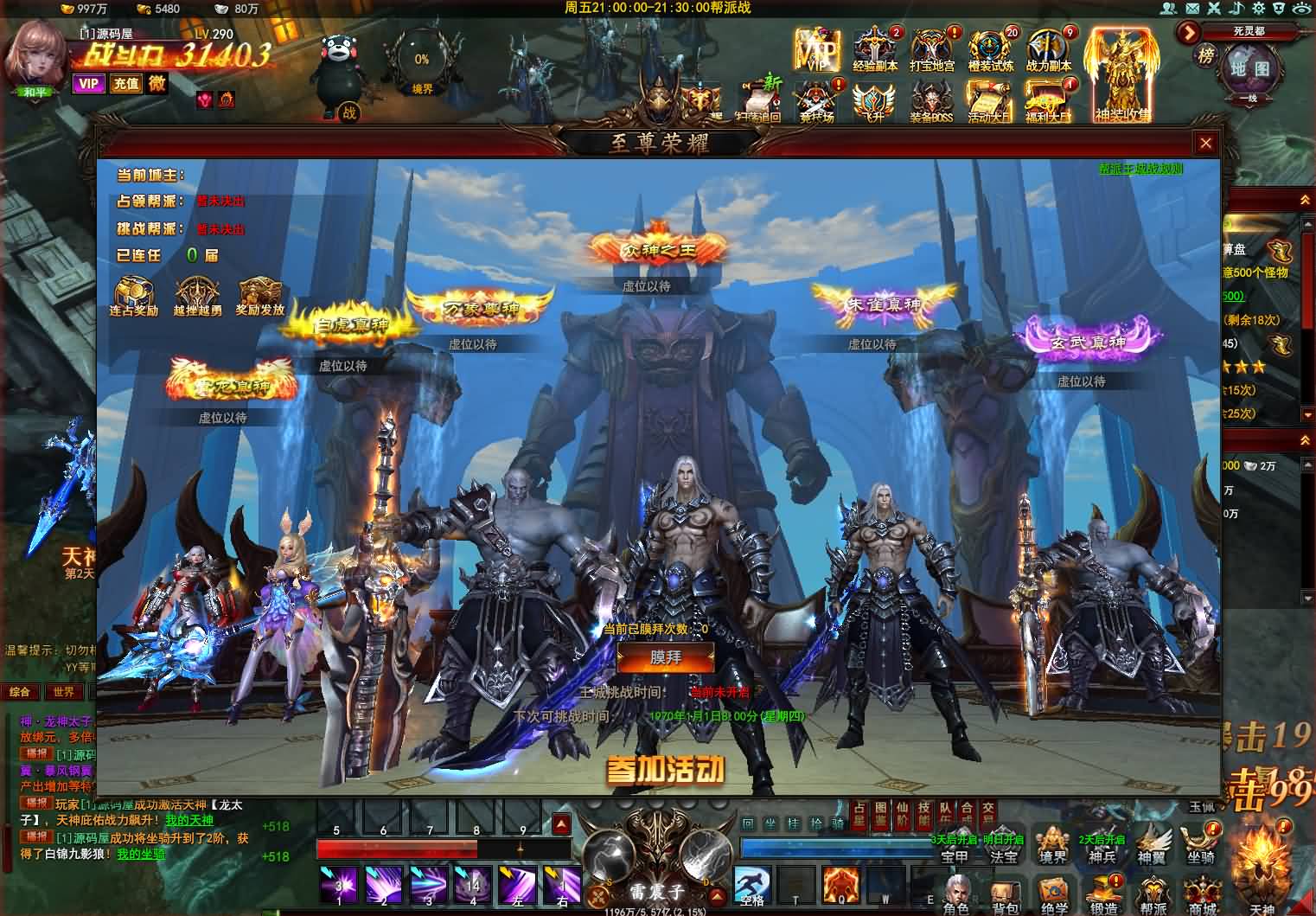Viewport: 1316px width, 916px height.
Task: Enter the 竞技场 arena via its icon
Action: click(x=817, y=98)
